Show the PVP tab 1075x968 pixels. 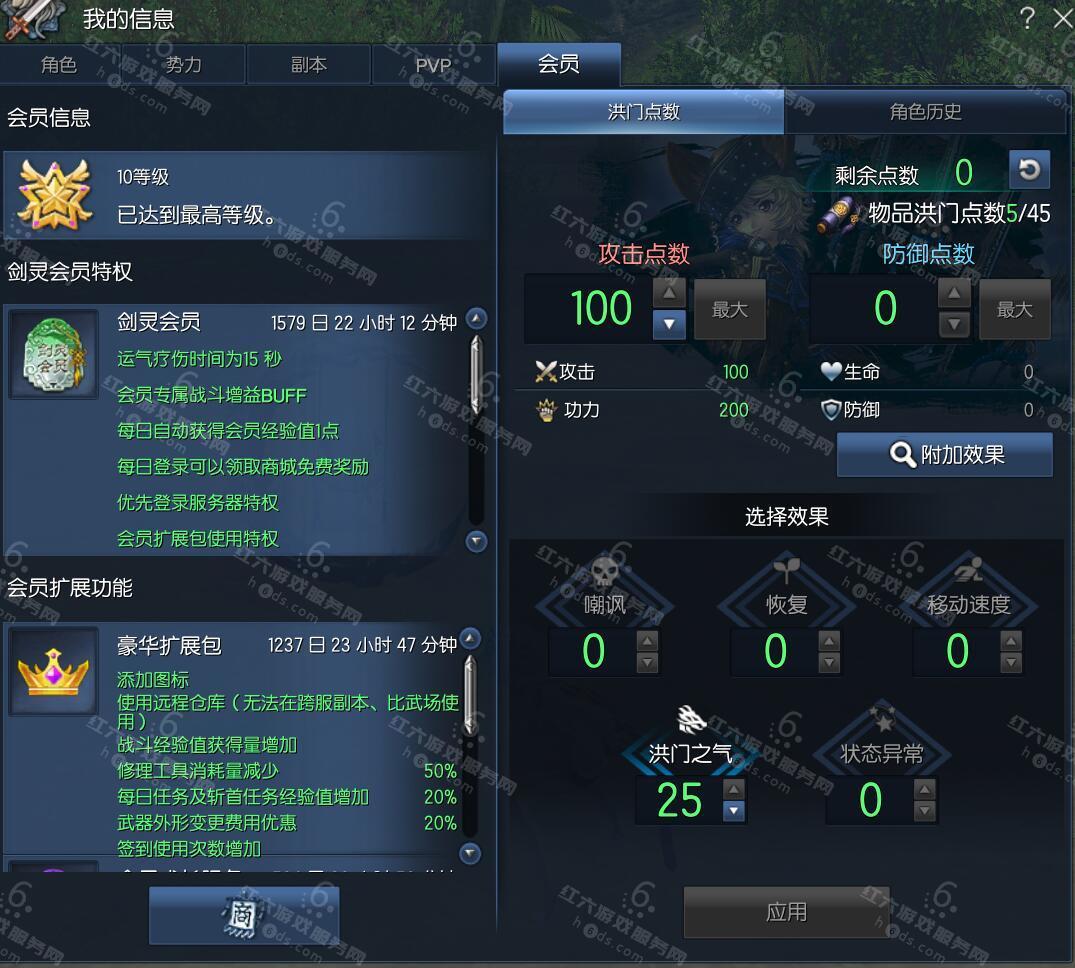click(433, 65)
